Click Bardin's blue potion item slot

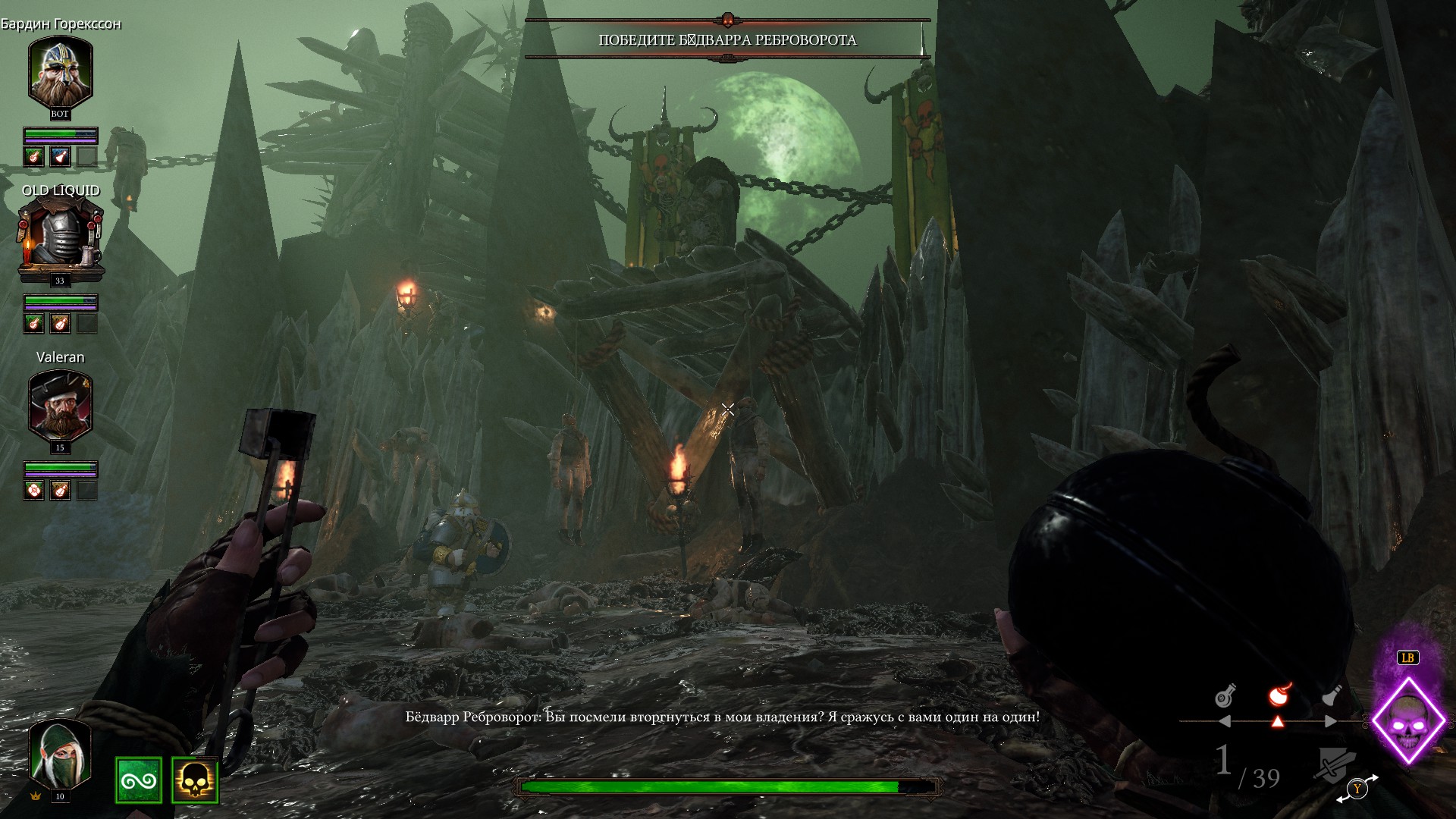[60, 156]
